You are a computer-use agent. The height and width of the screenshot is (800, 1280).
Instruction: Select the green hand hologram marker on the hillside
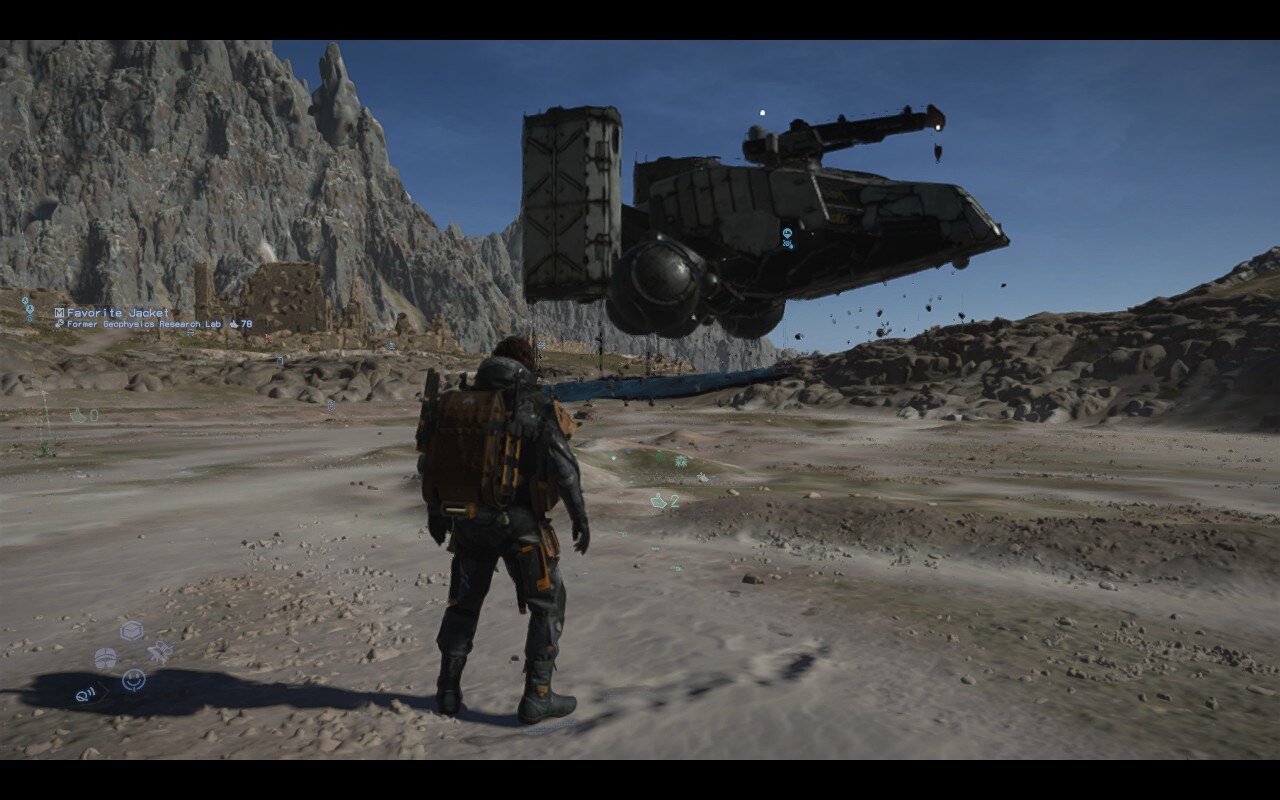coord(660,458)
